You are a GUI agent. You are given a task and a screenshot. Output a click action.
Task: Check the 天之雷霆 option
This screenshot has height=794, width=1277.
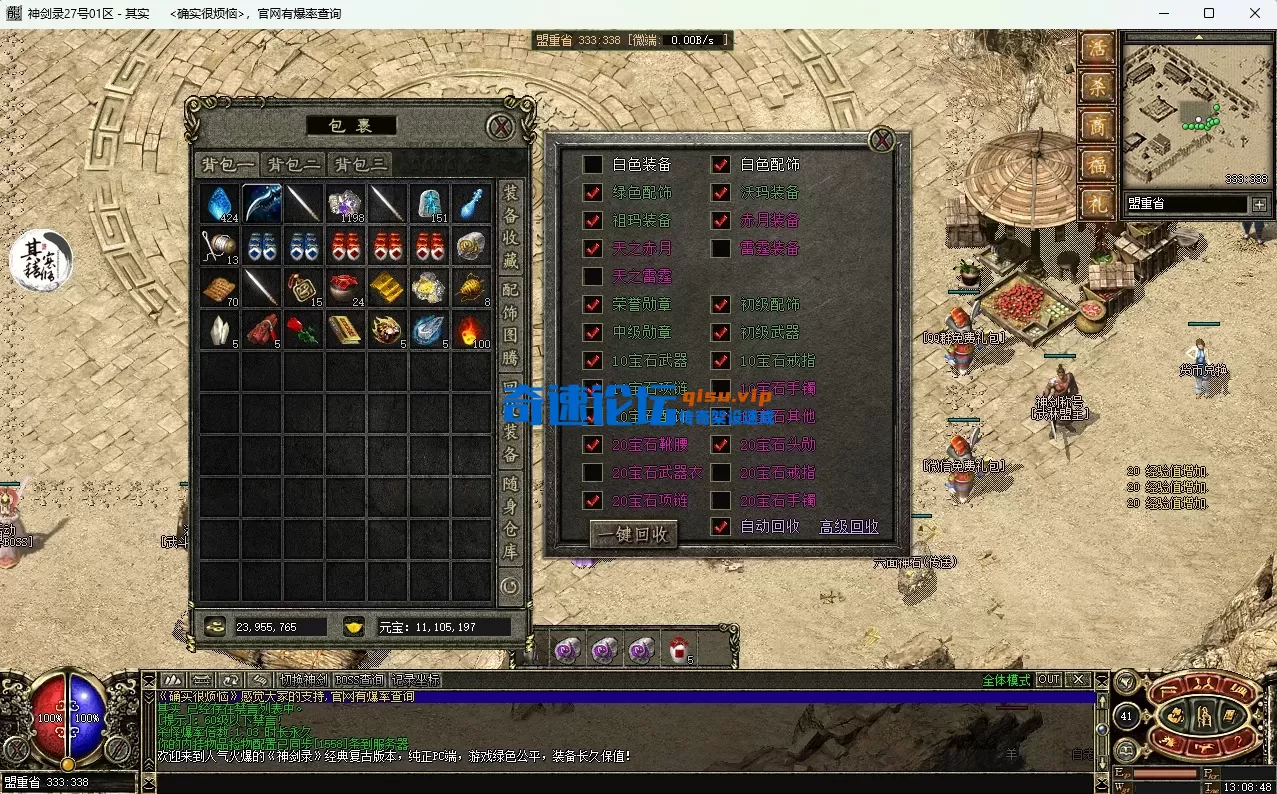(x=593, y=276)
